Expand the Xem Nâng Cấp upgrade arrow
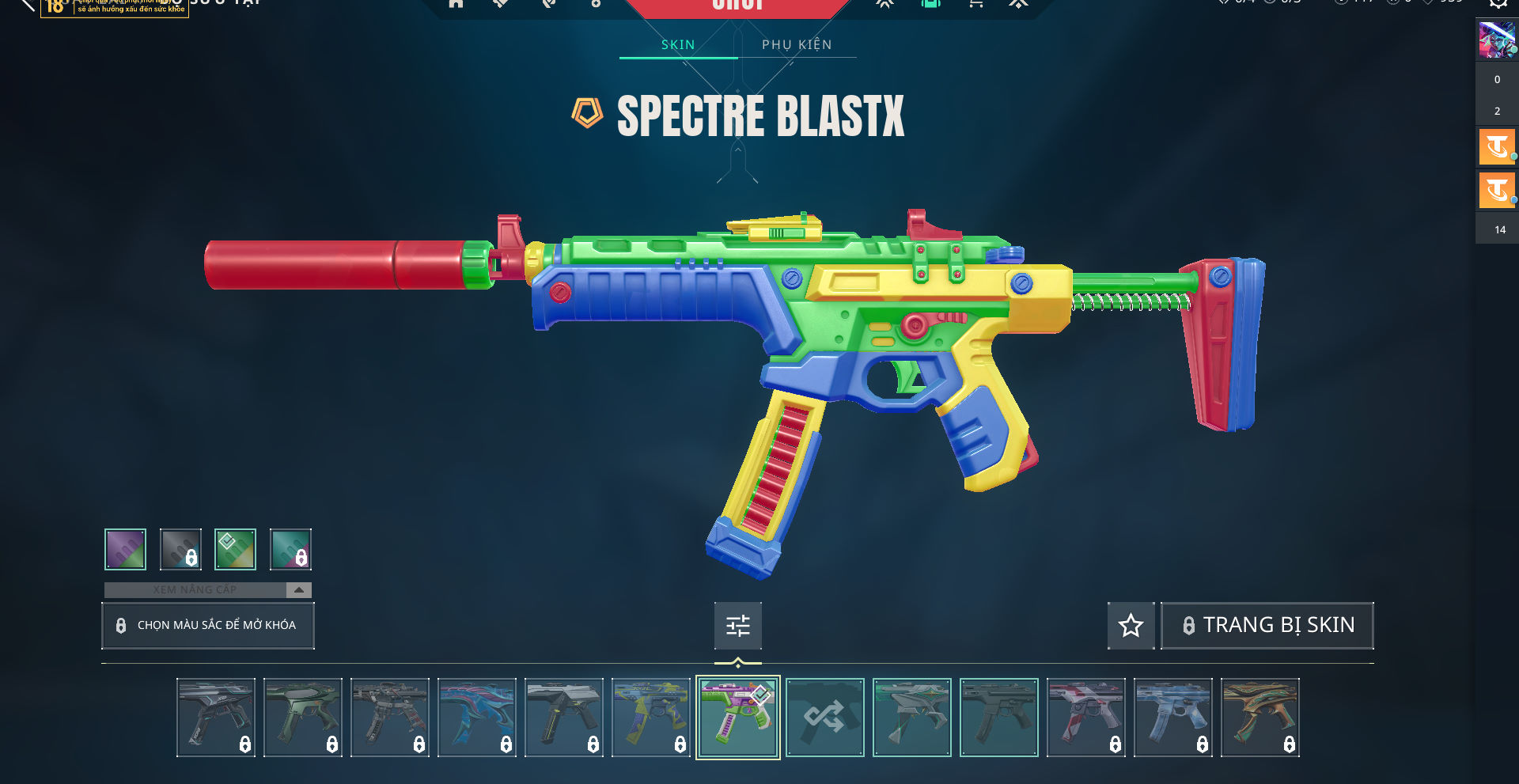Screen dimensions: 1519x784 298,590
